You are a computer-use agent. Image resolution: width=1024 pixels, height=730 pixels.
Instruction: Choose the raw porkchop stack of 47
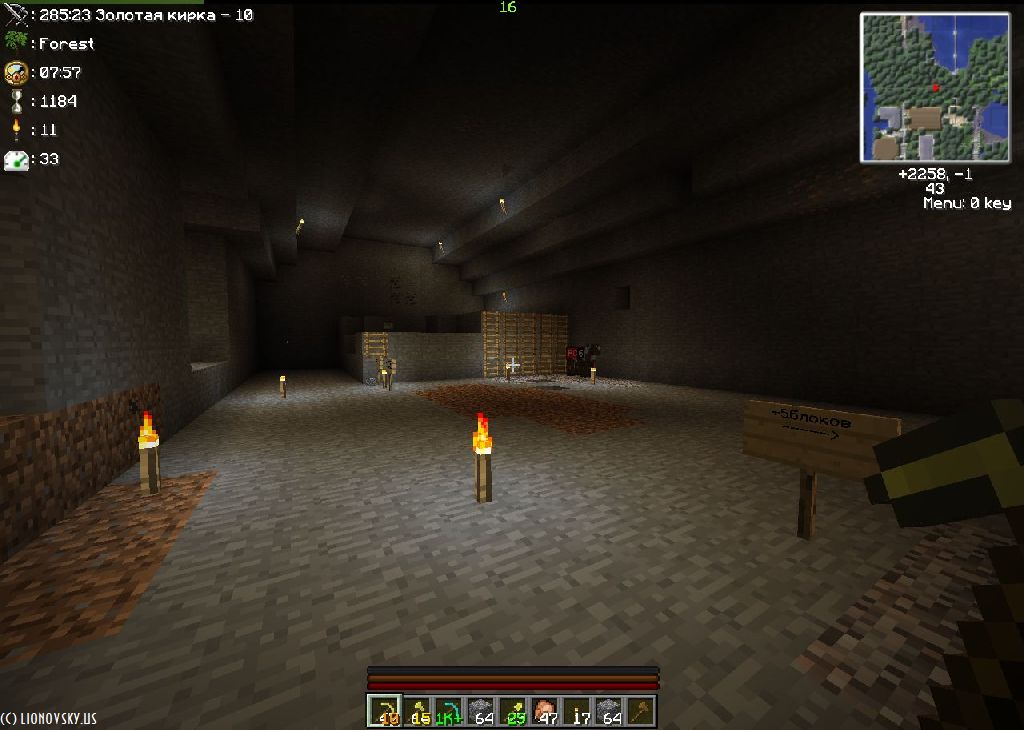coord(546,711)
